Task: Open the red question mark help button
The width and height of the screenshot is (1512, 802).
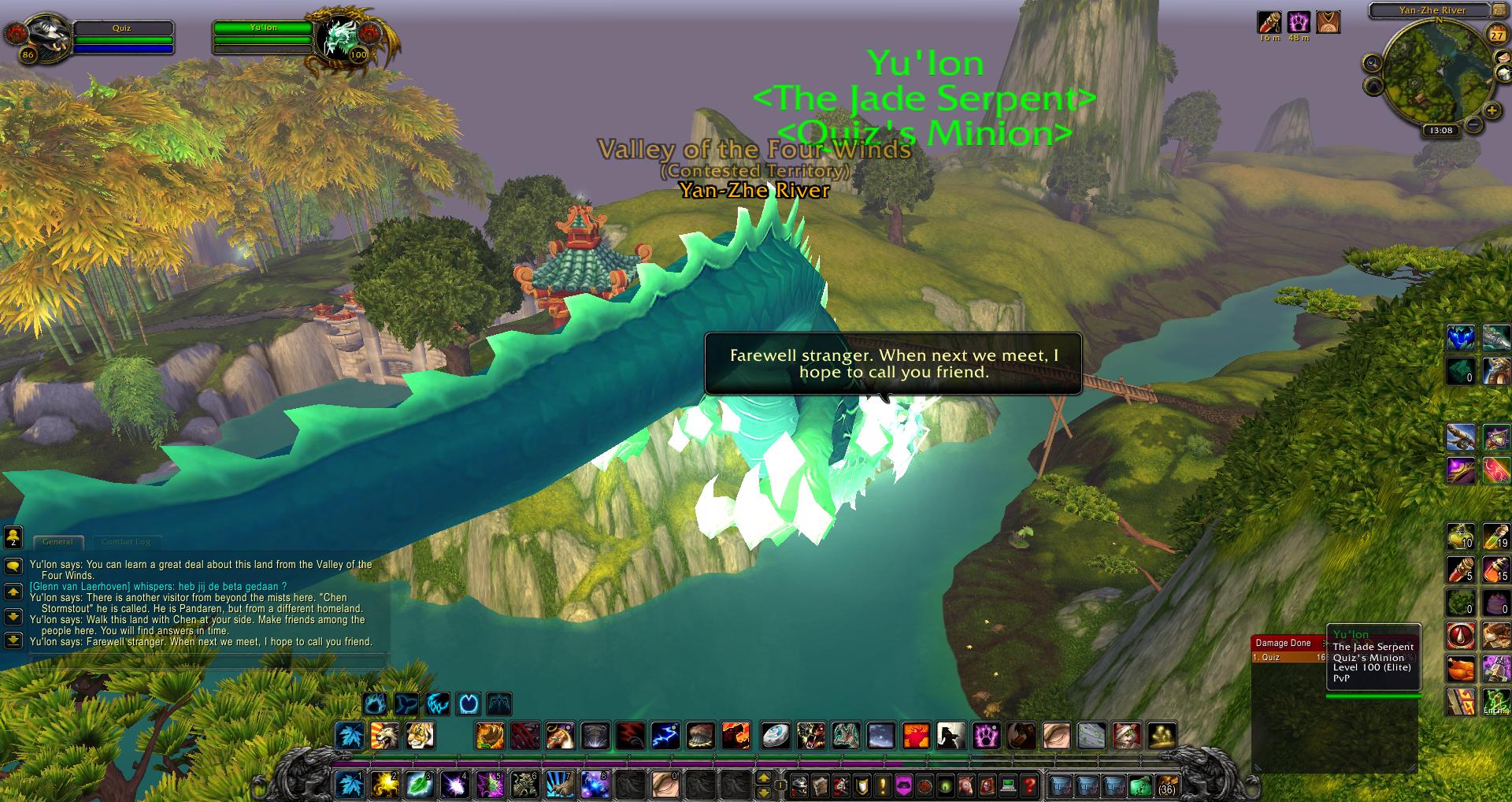Action: [1029, 785]
